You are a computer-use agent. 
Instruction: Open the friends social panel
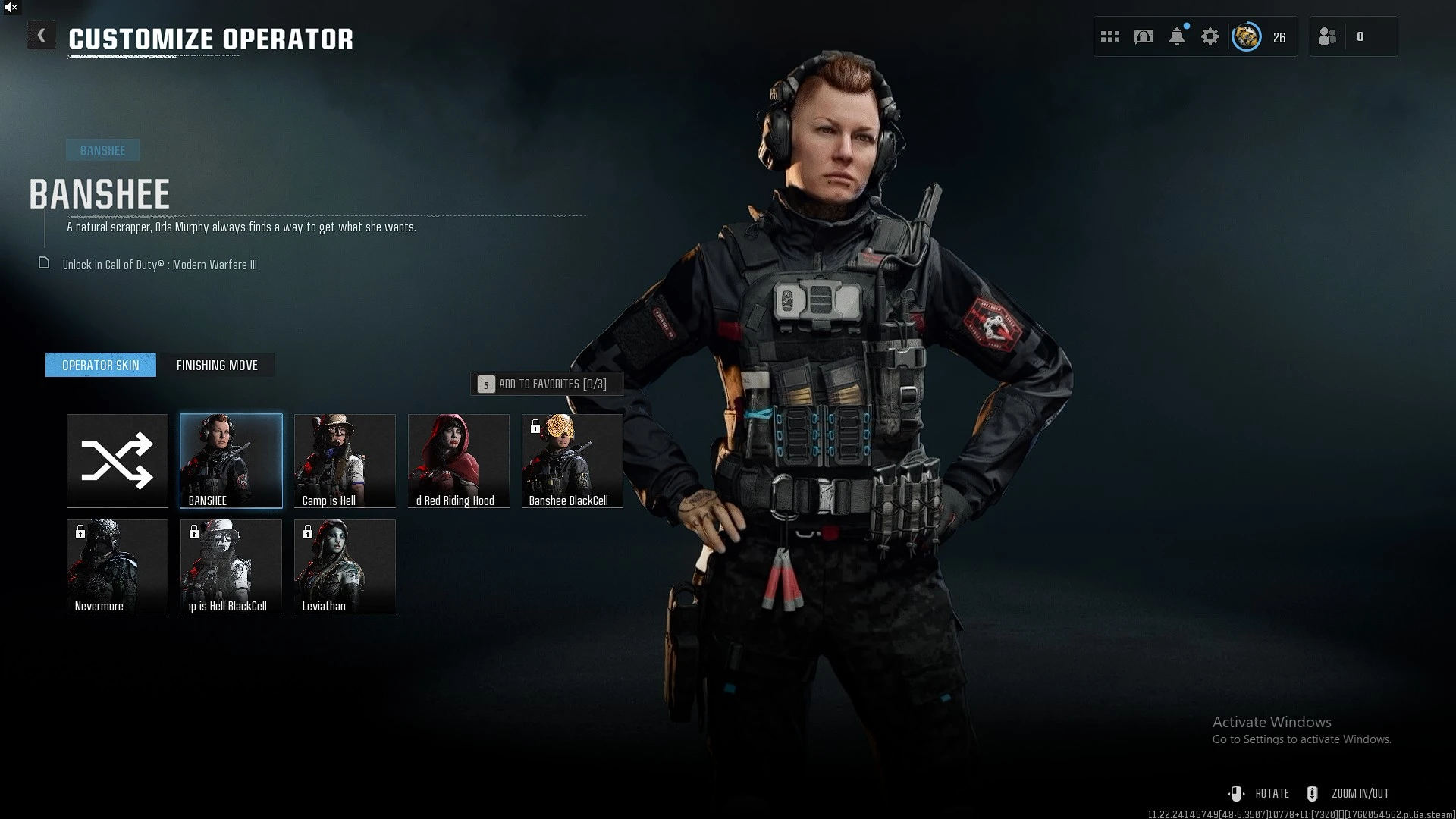[x=1329, y=36]
